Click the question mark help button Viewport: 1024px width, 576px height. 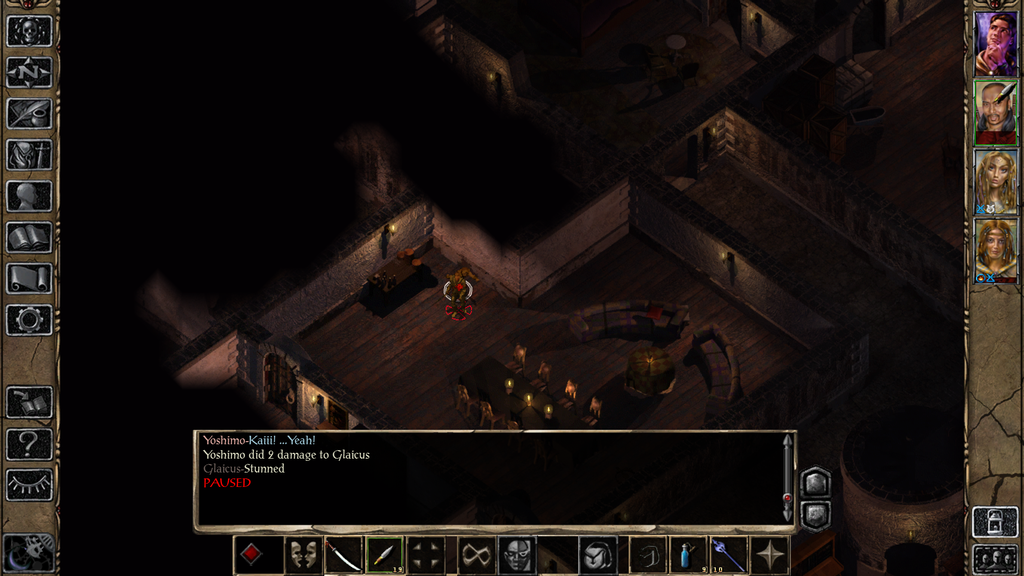(29, 443)
